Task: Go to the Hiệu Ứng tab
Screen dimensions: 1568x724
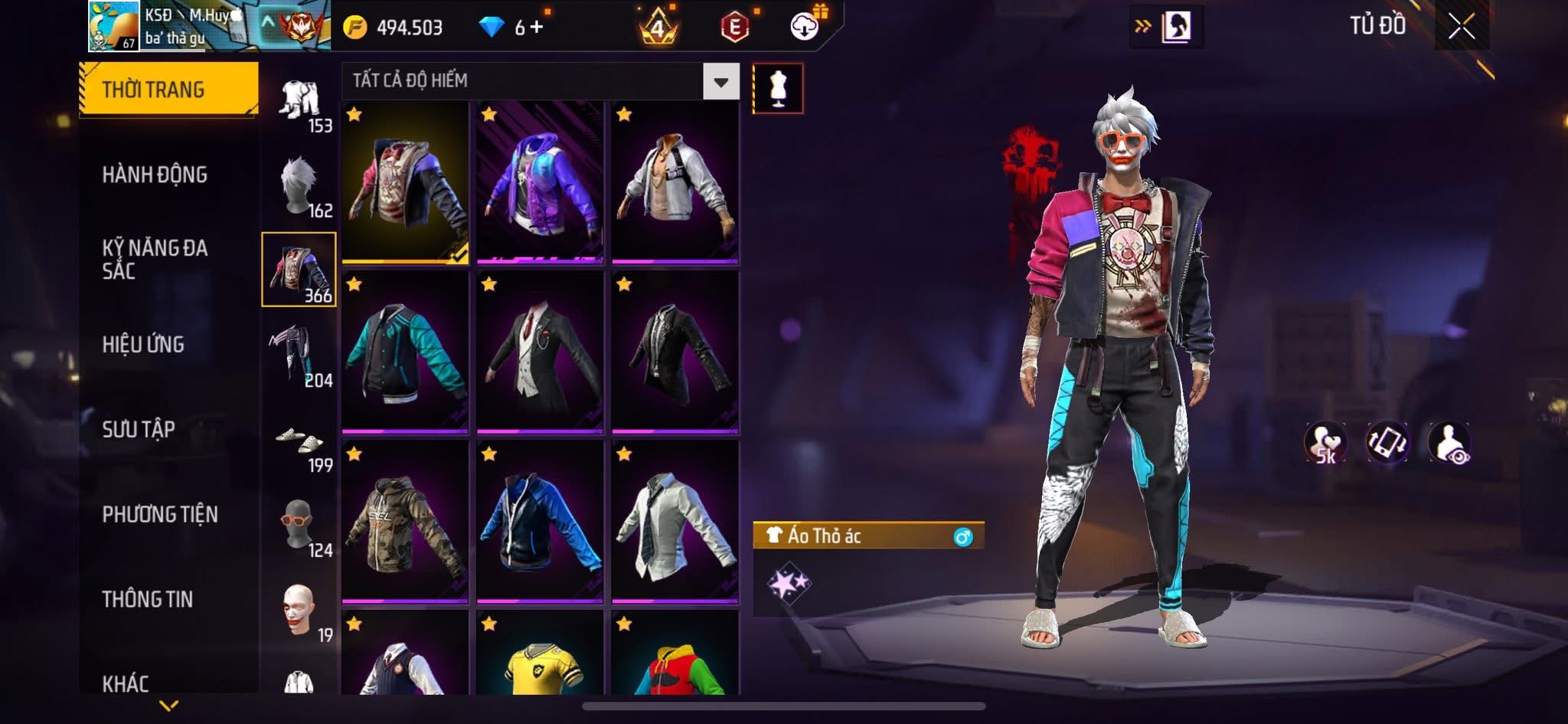Action: tap(143, 345)
